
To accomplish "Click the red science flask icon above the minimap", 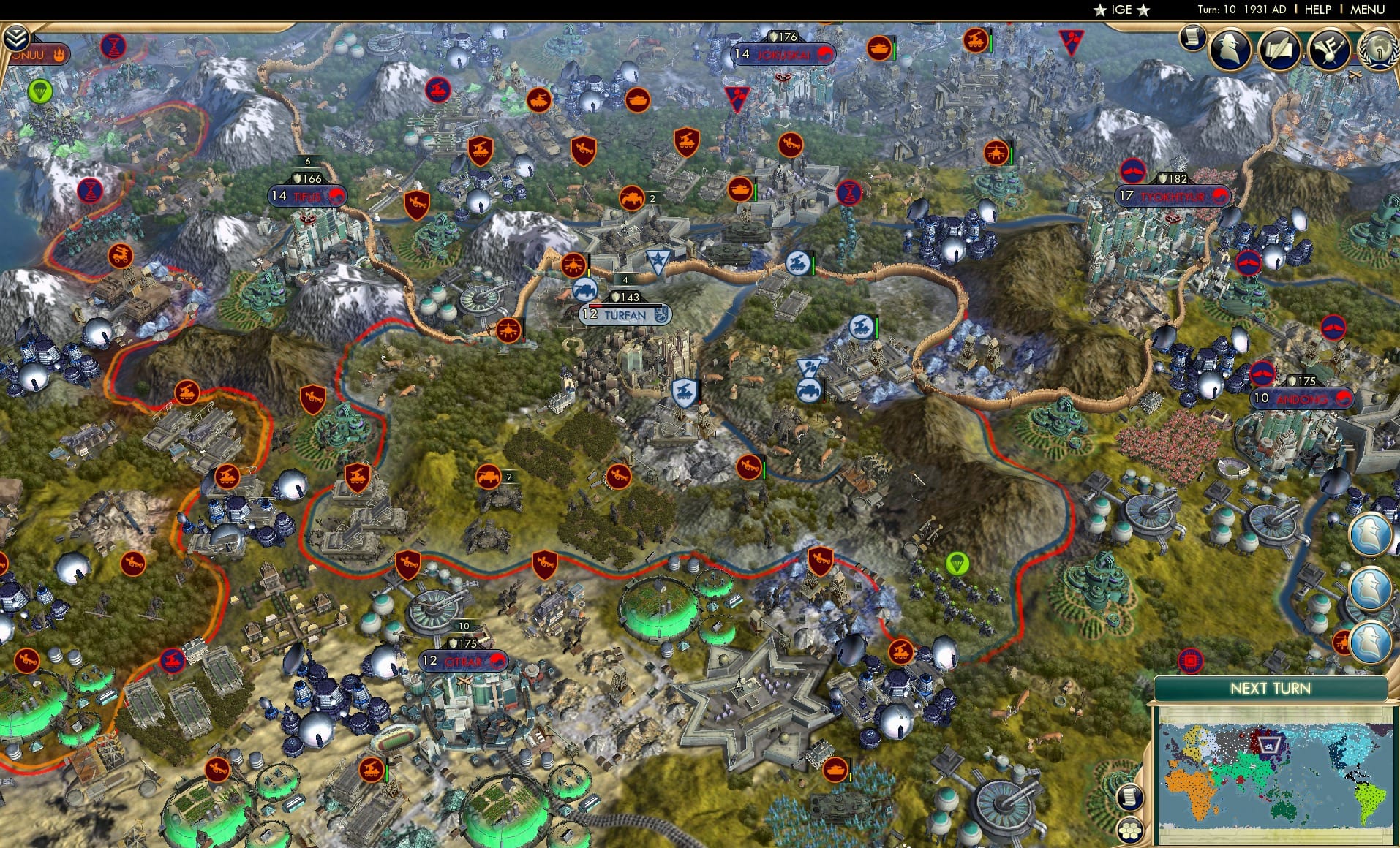I will pyautogui.click(x=1190, y=660).
